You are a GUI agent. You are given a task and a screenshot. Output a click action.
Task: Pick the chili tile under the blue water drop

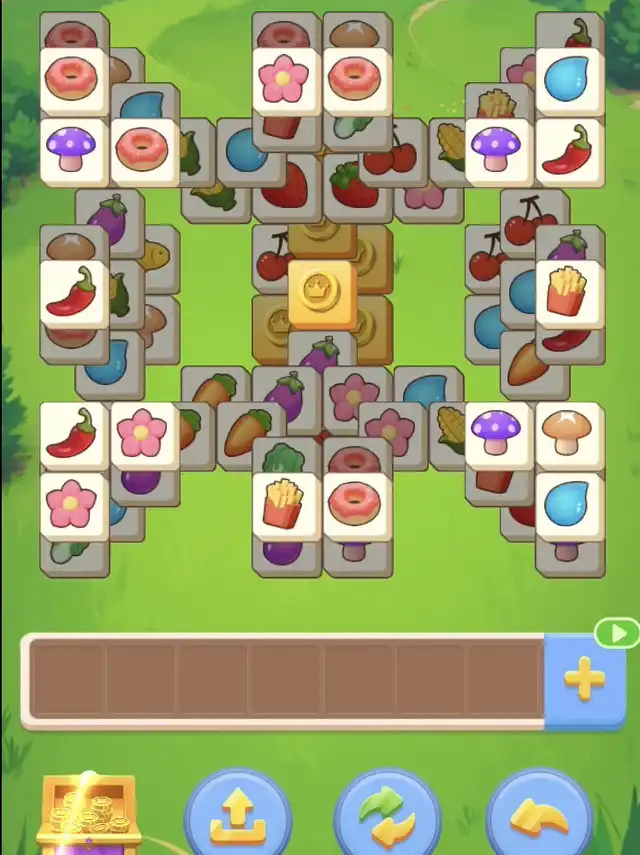click(x=569, y=150)
